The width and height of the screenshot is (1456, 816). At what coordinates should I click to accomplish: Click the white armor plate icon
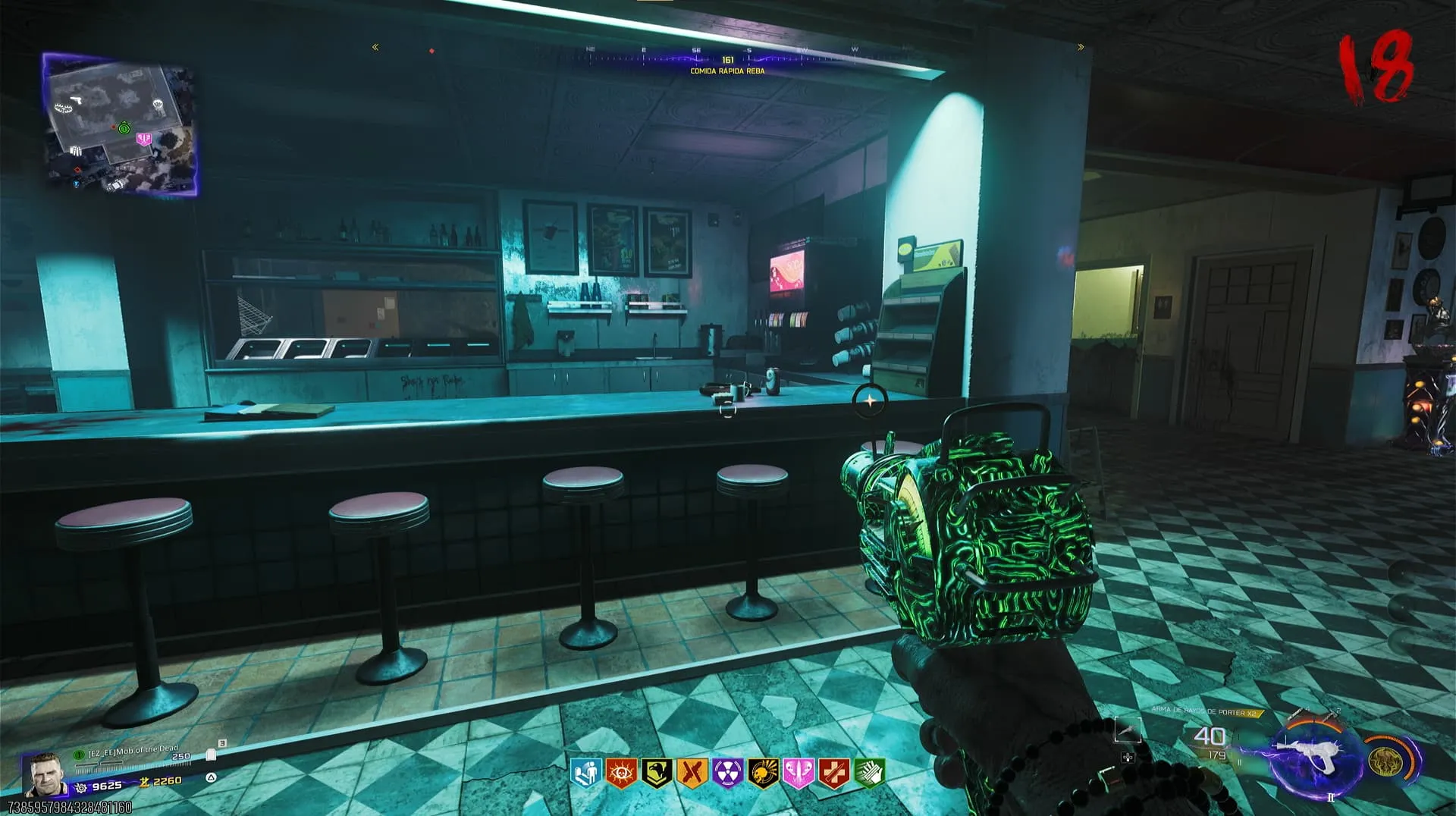211,755
